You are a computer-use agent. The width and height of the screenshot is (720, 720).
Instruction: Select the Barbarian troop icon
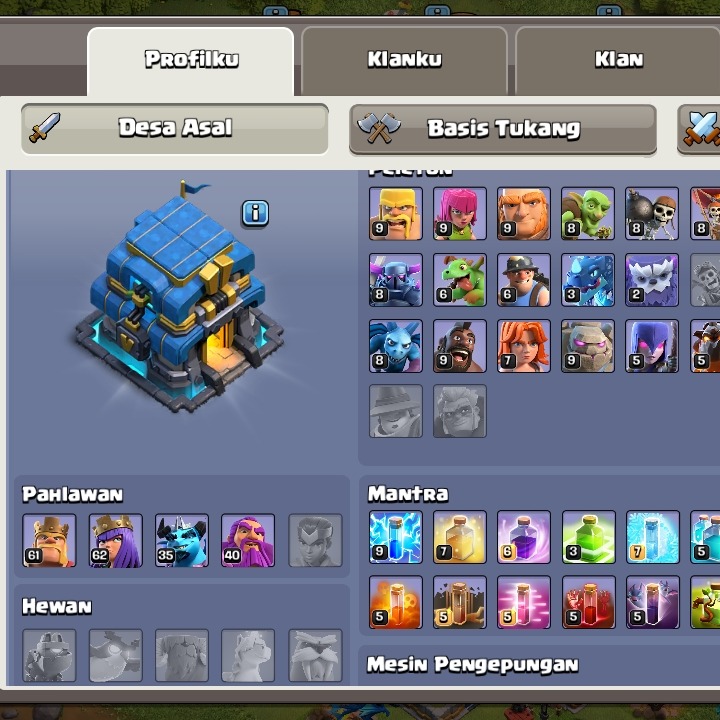point(396,213)
